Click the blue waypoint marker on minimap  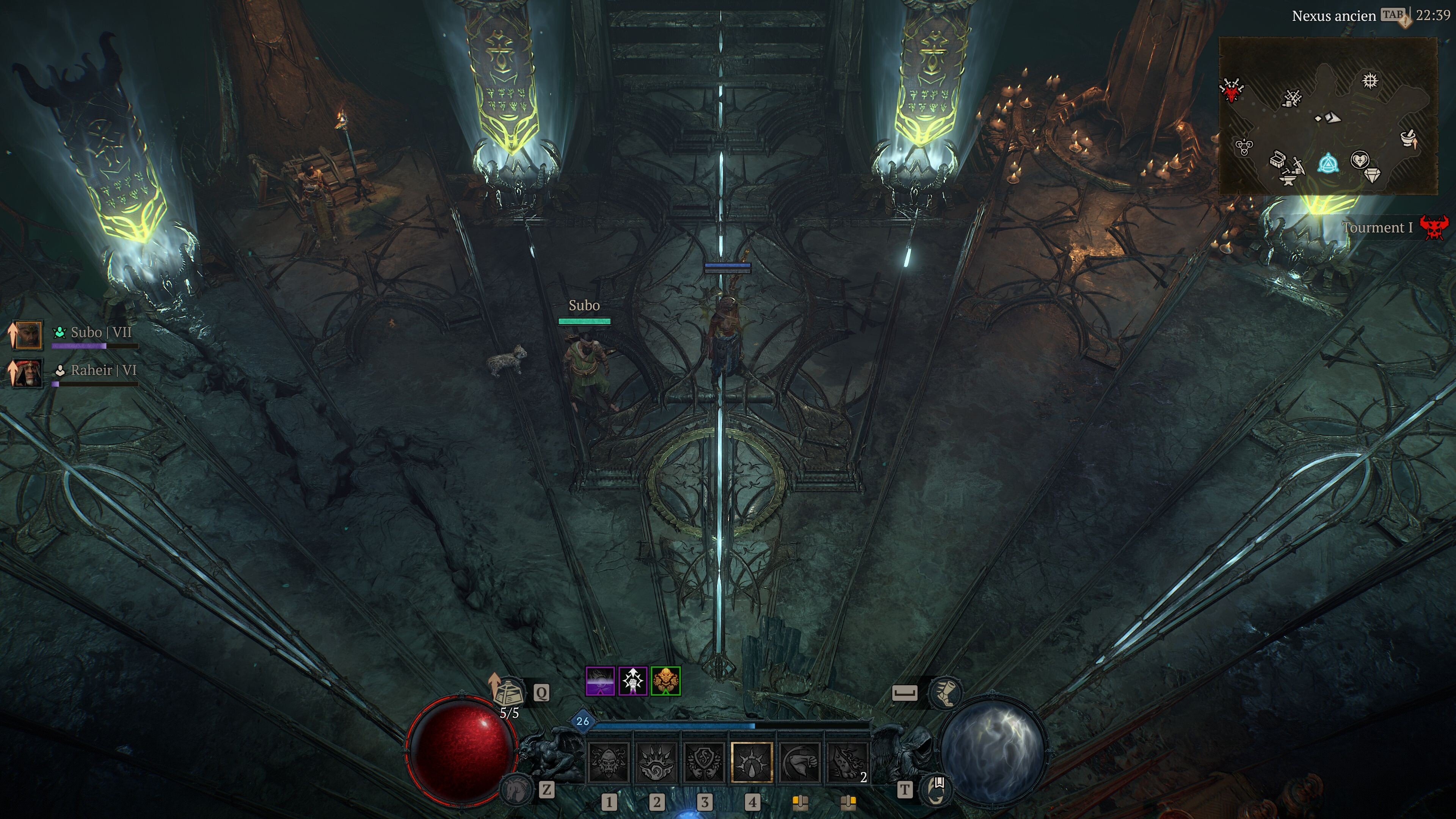tap(1327, 164)
